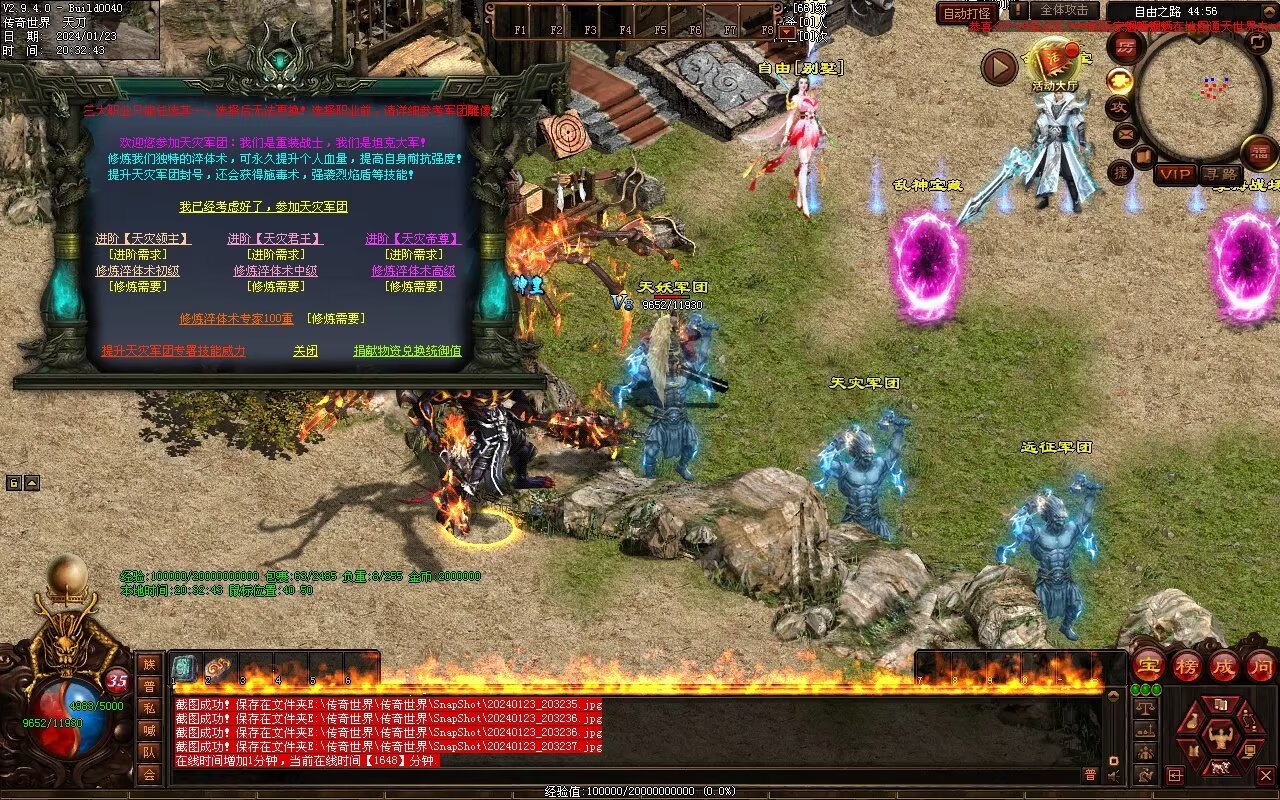Image resolution: width=1280 pixels, height=800 pixels.
Task: Open the 榜 ranking button
Action: click(x=1187, y=665)
